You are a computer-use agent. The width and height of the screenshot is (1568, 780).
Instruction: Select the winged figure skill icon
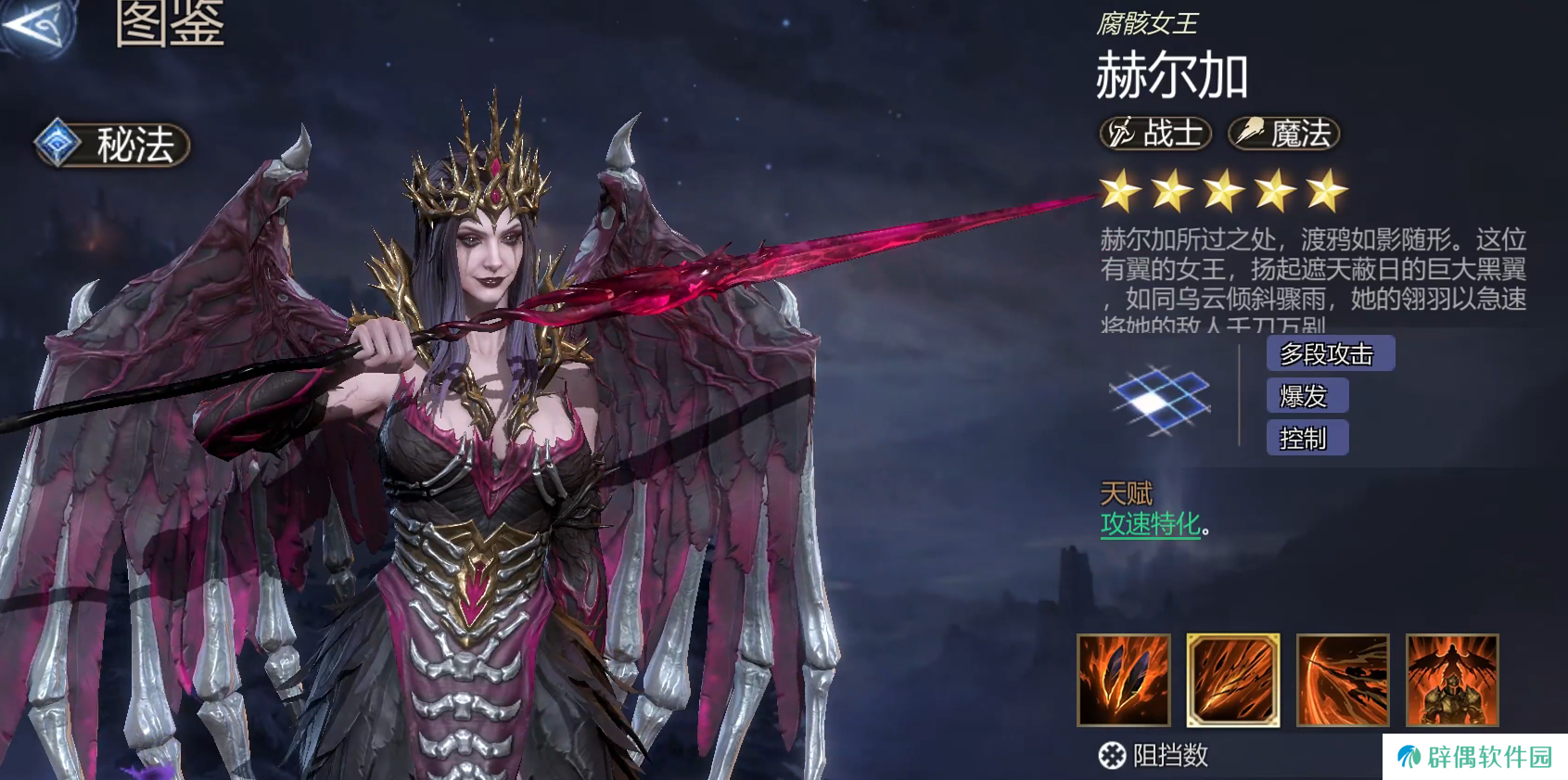(1452, 680)
